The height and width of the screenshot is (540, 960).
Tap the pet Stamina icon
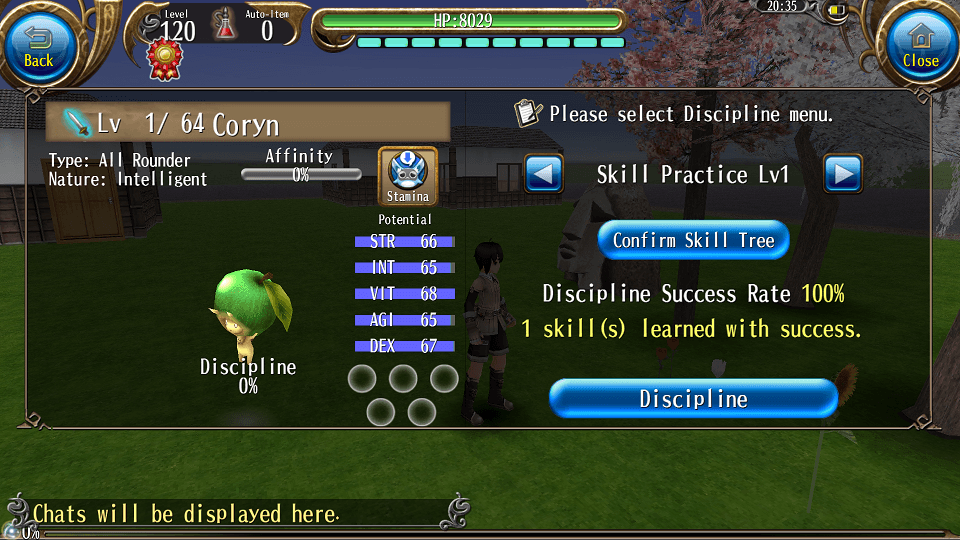(407, 177)
